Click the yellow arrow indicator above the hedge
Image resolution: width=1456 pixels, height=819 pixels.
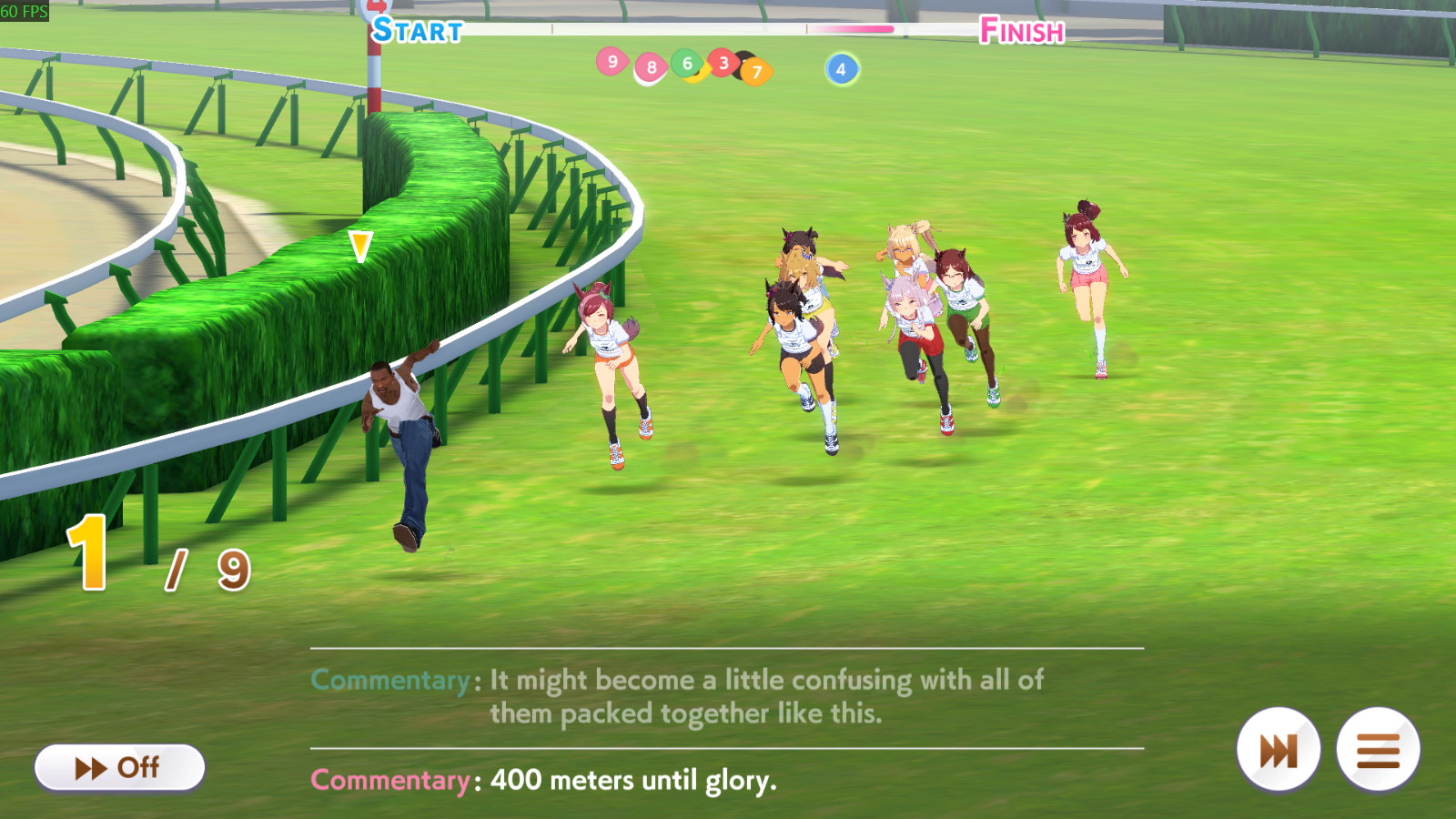pyautogui.click(x=360, y=244)
